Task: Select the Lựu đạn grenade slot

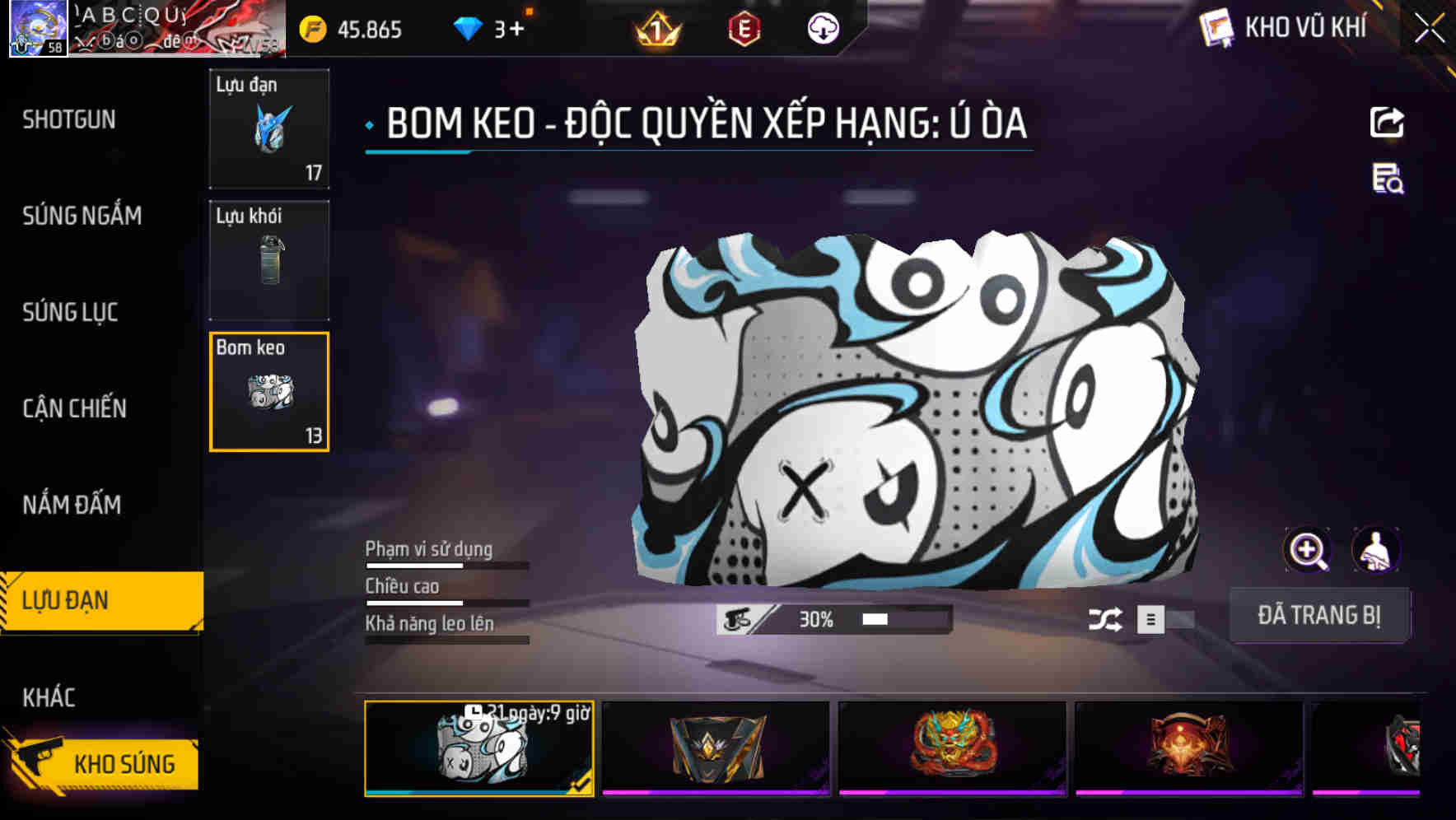Action: tap(269, 129)
